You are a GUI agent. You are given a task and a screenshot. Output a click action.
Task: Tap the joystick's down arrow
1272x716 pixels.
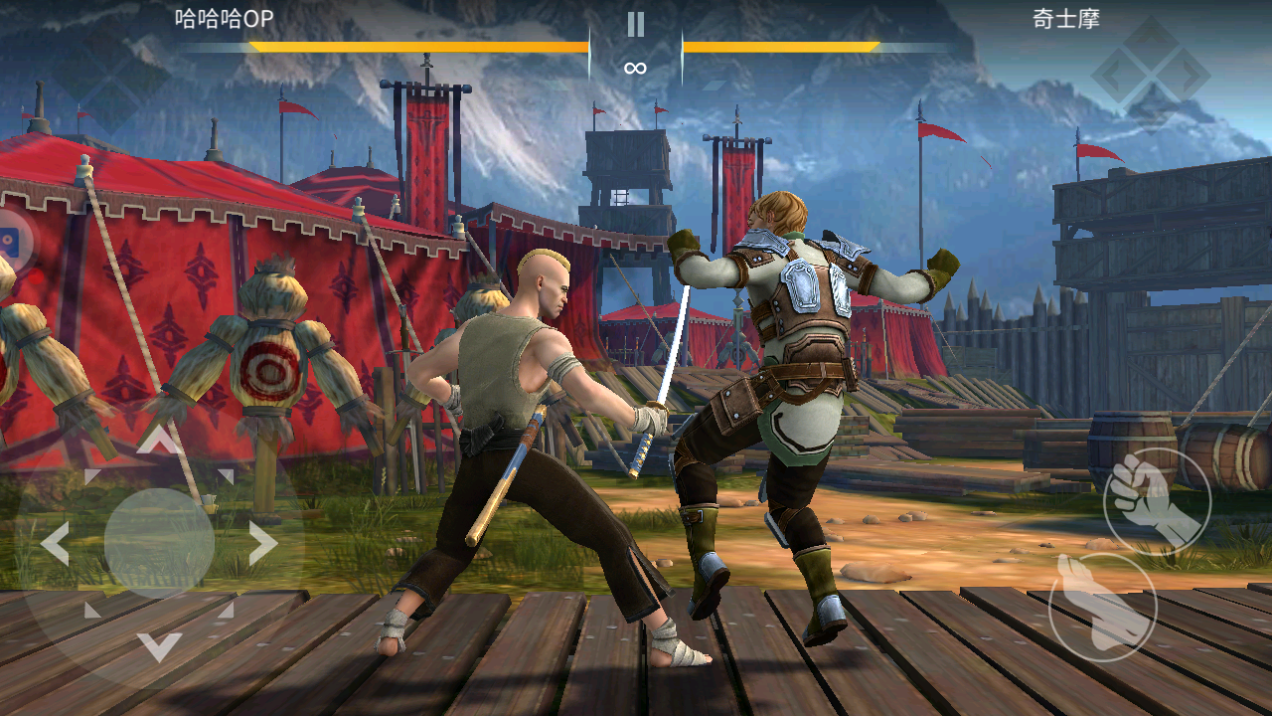point(158,647)
